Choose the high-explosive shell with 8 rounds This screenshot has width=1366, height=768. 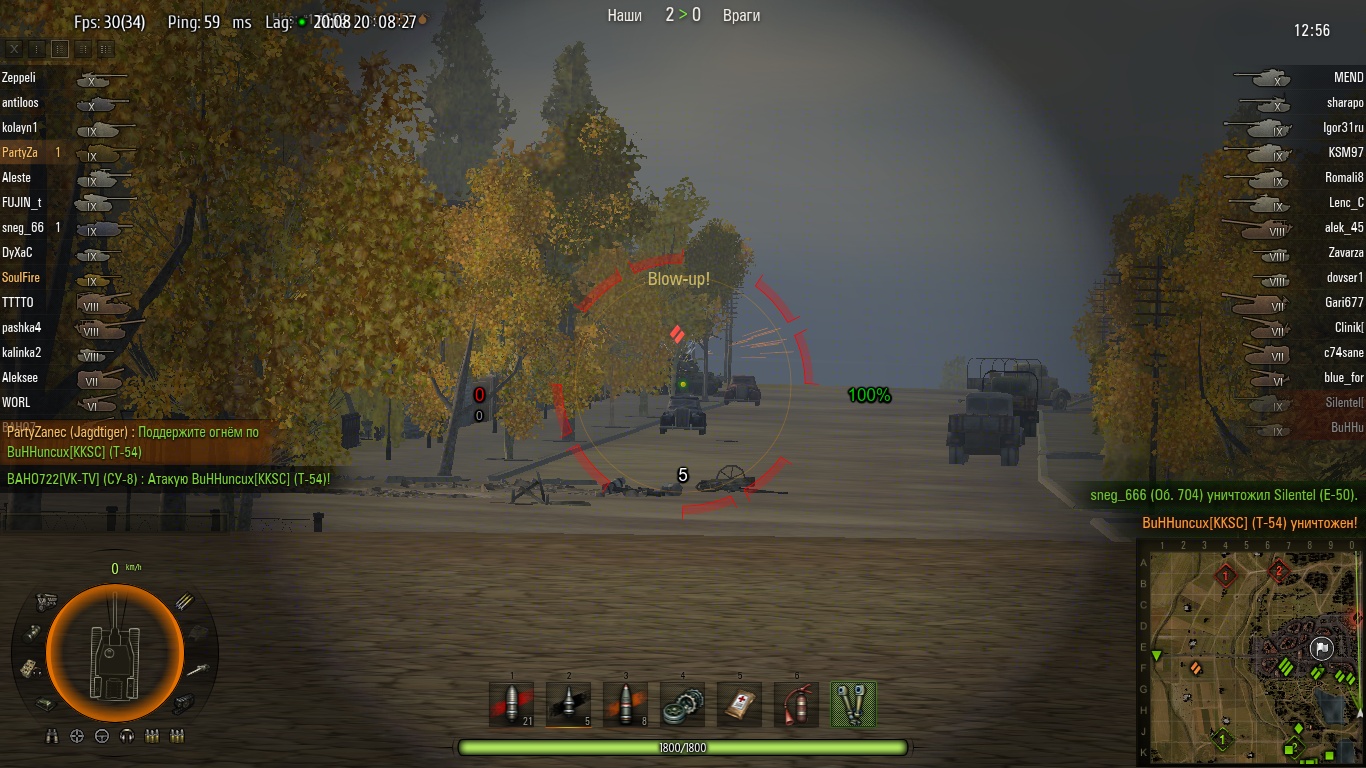tap(625, 704)
